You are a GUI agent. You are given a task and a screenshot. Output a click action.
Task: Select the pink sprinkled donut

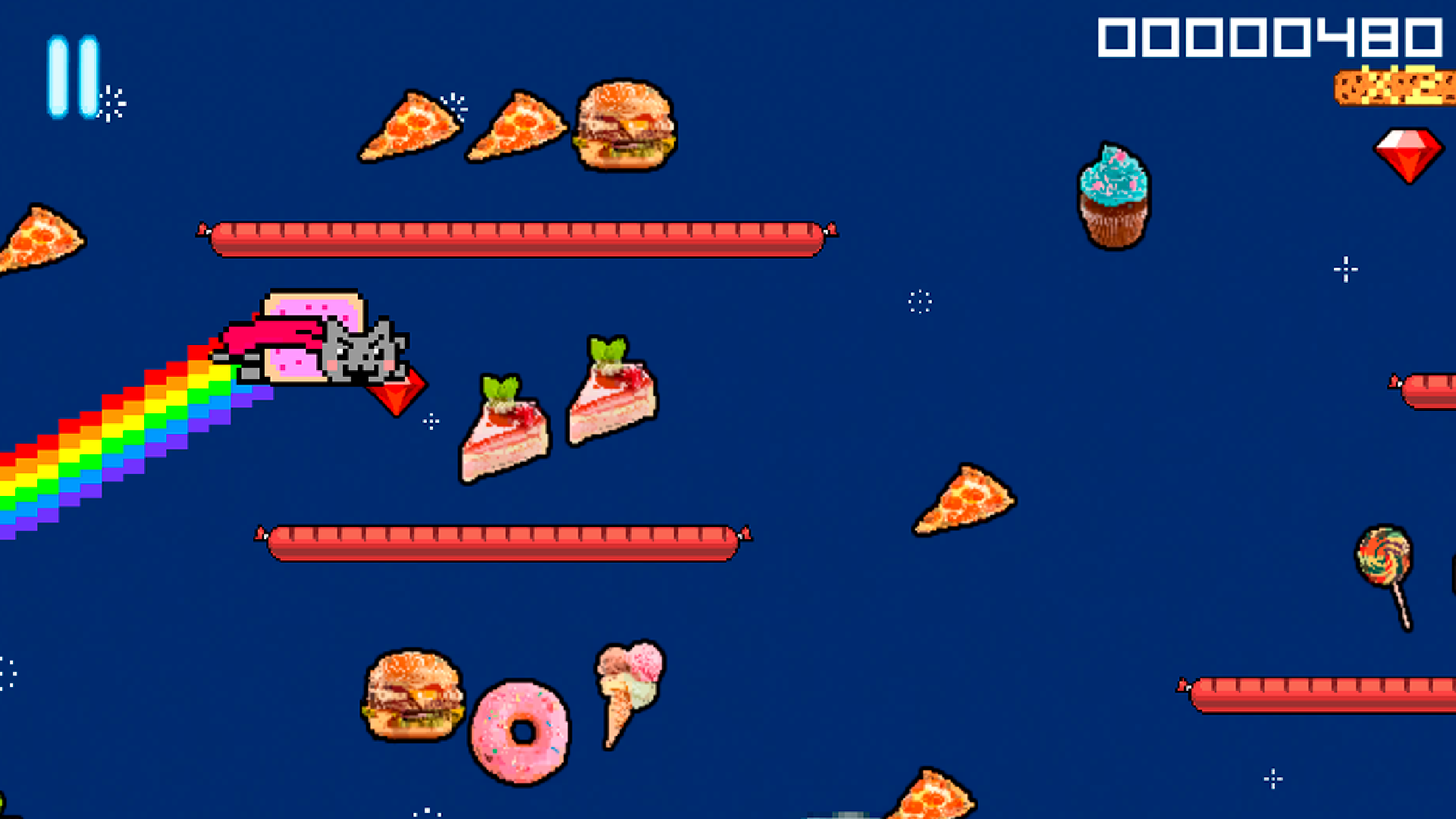pos(522,732)
